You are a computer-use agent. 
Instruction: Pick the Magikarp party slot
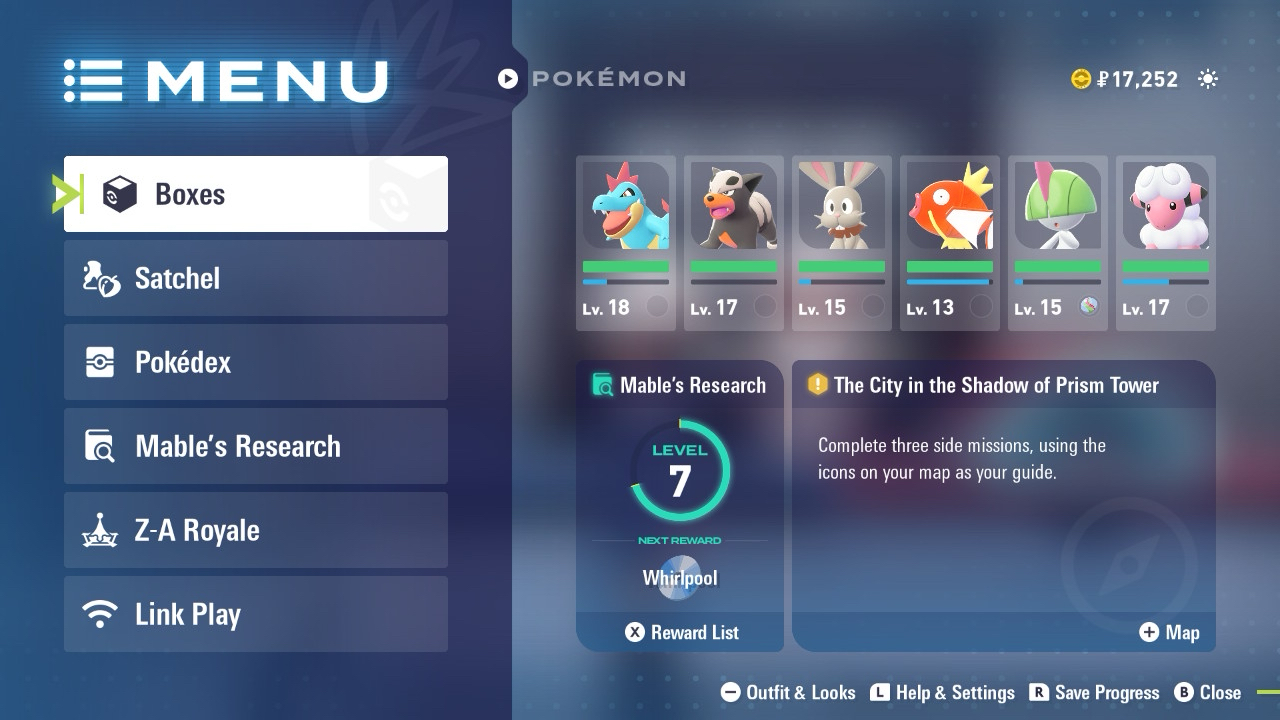pyautogui.click(x=950, y=243)
